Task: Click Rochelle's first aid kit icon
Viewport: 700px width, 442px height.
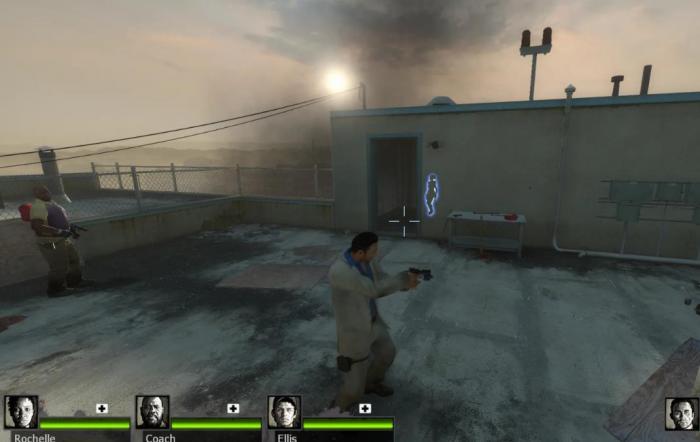Action: click(101, 408)
